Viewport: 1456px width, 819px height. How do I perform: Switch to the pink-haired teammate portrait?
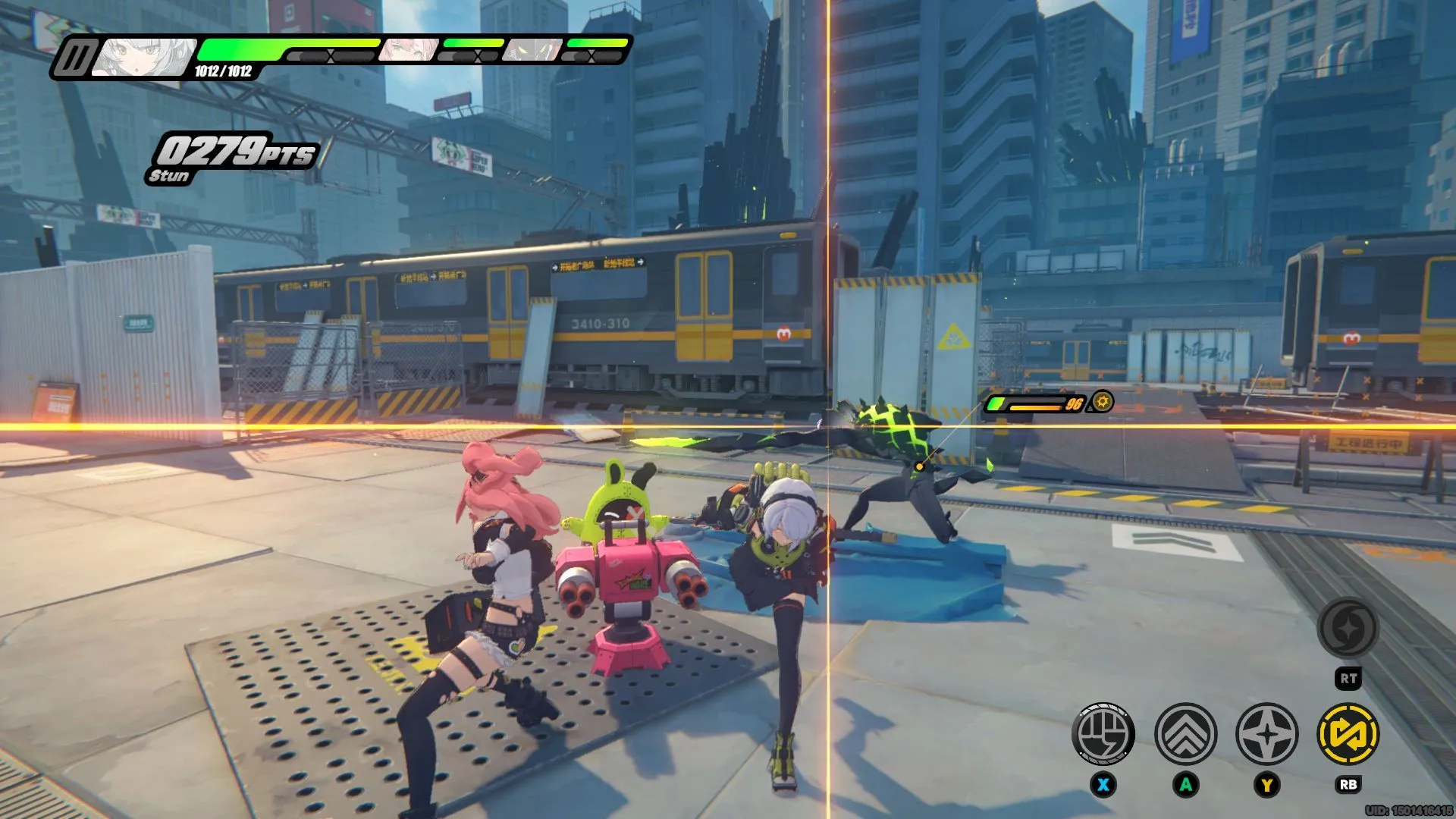[408, 50]
